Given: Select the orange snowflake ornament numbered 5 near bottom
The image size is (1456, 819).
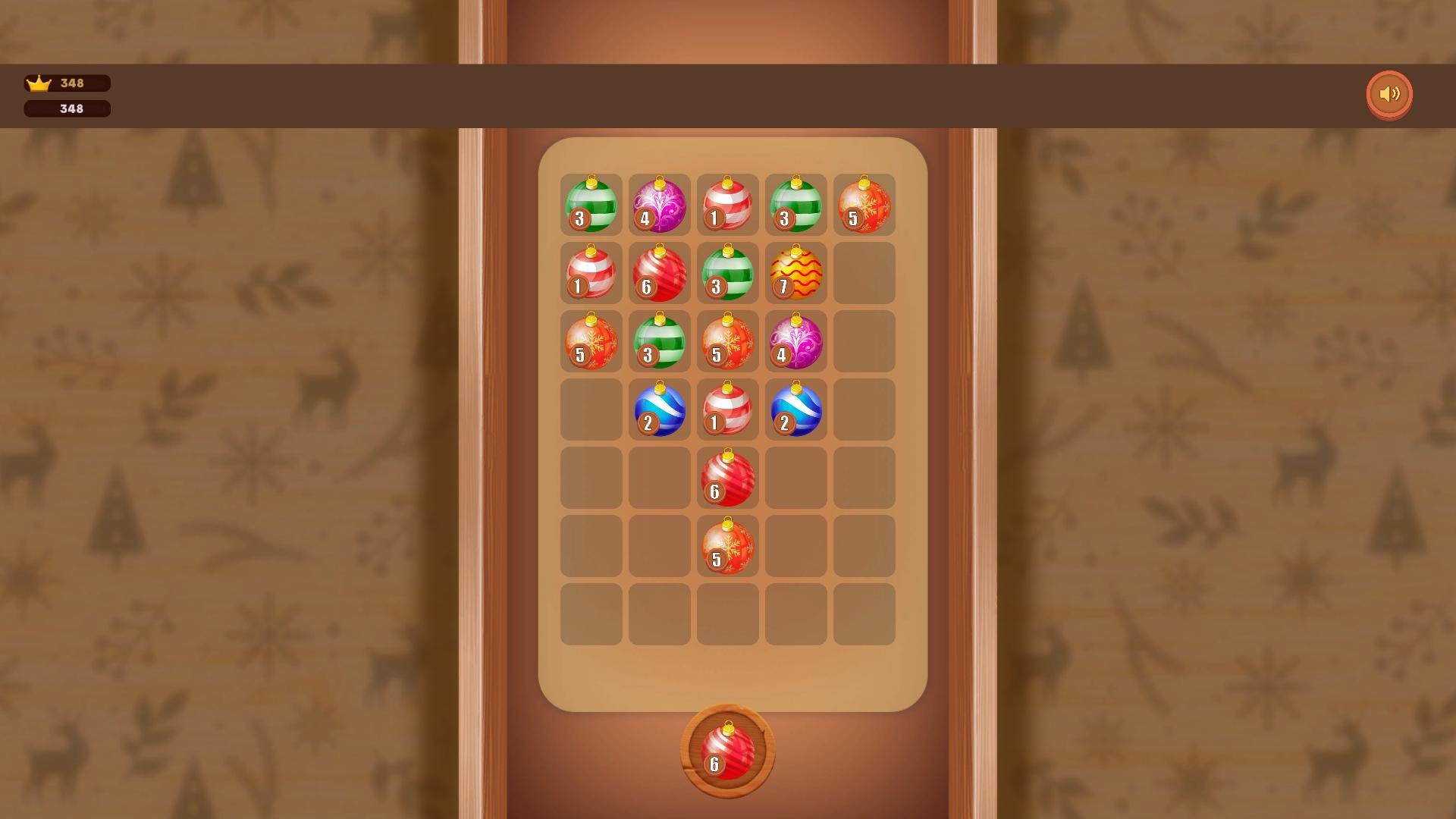Looking at the screenshot, I should tap(727, 546).
